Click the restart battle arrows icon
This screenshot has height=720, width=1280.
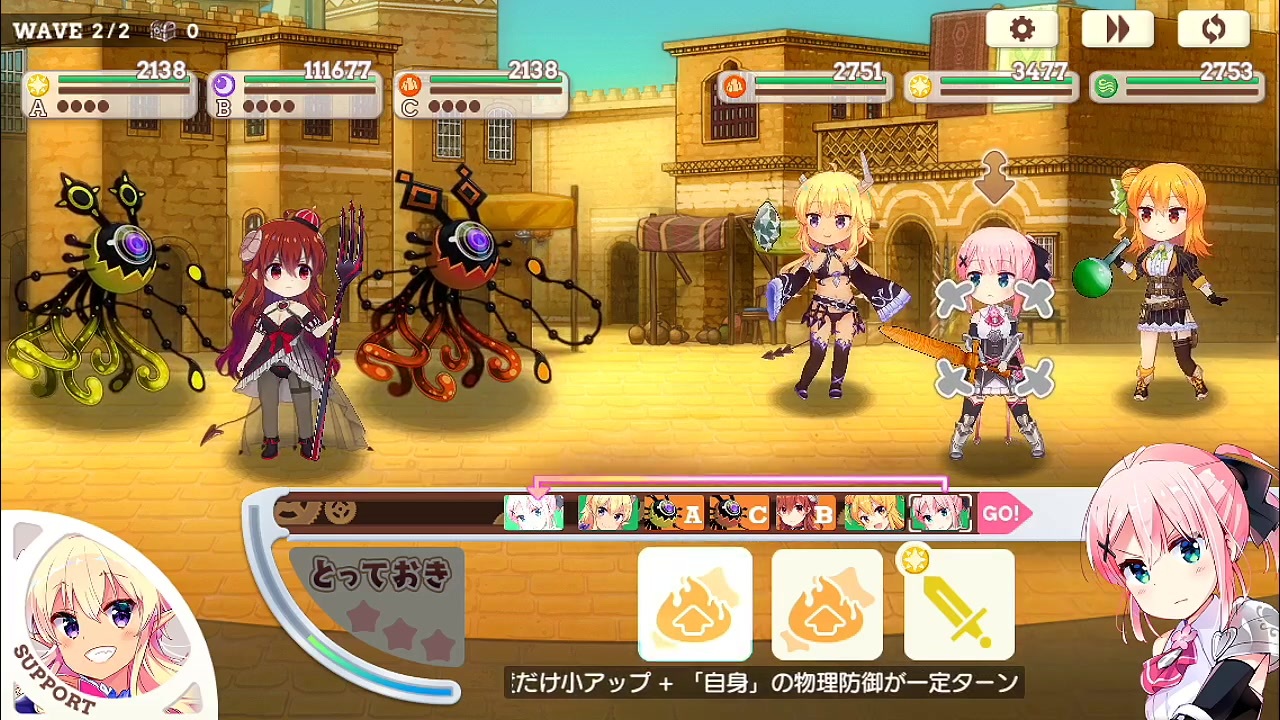click(x=1213, y=29)
